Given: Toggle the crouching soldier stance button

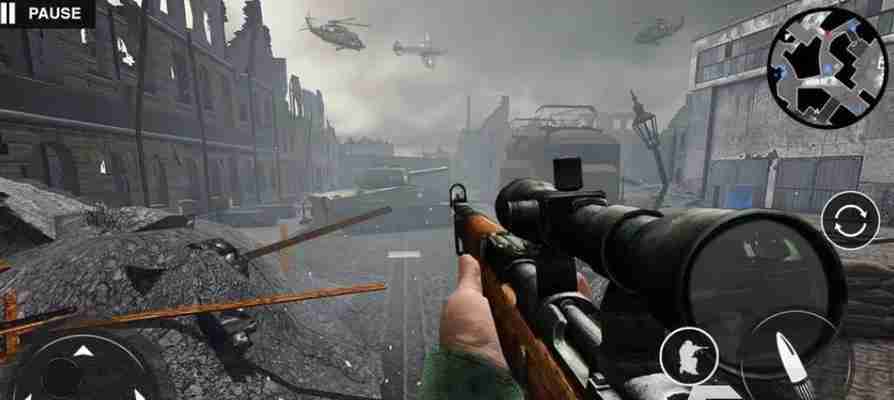Looking at the screenshot, I should (689, 355).
